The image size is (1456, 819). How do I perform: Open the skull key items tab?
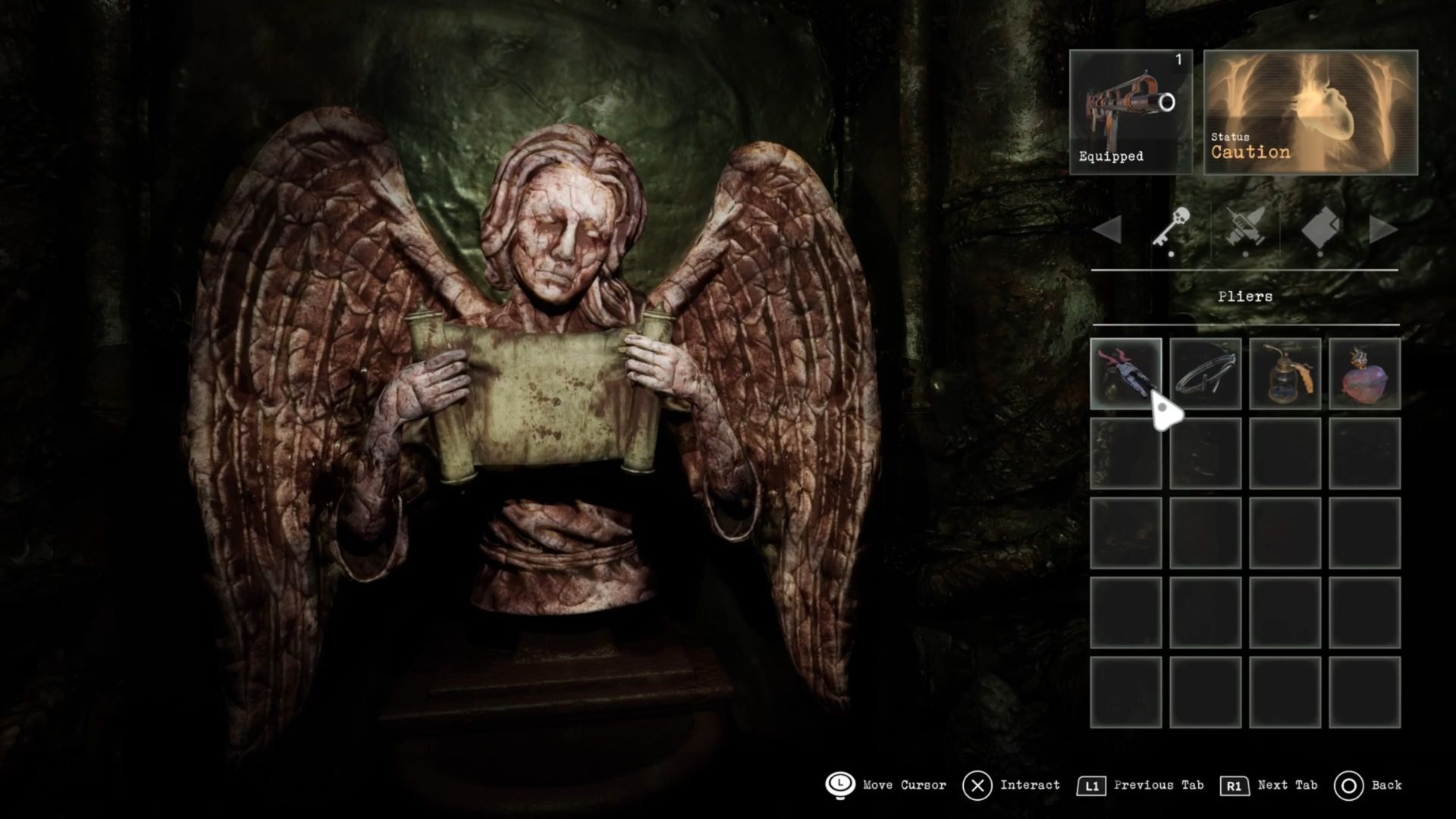(1171, 227)
